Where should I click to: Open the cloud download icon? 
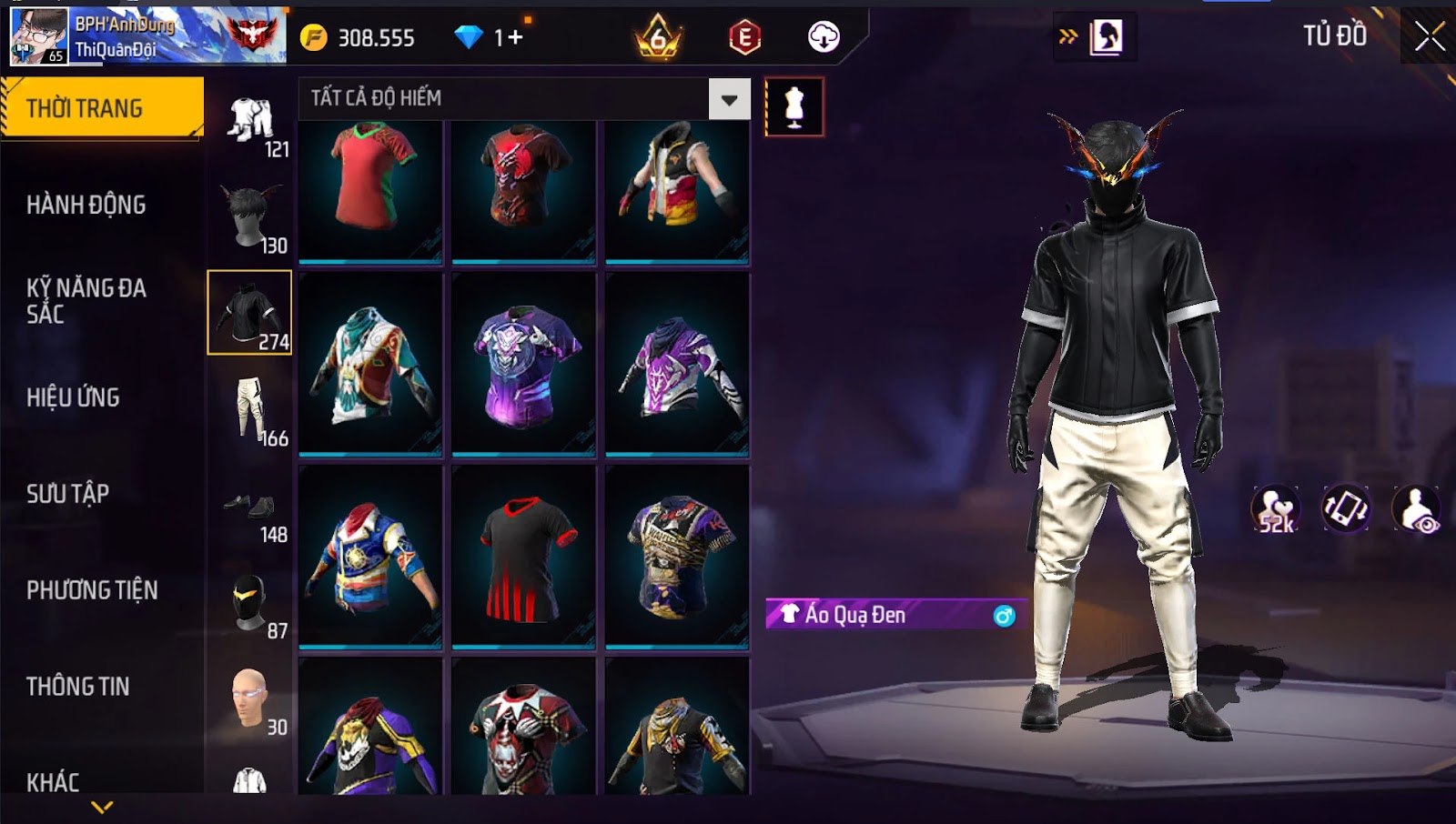pos(824,37)
